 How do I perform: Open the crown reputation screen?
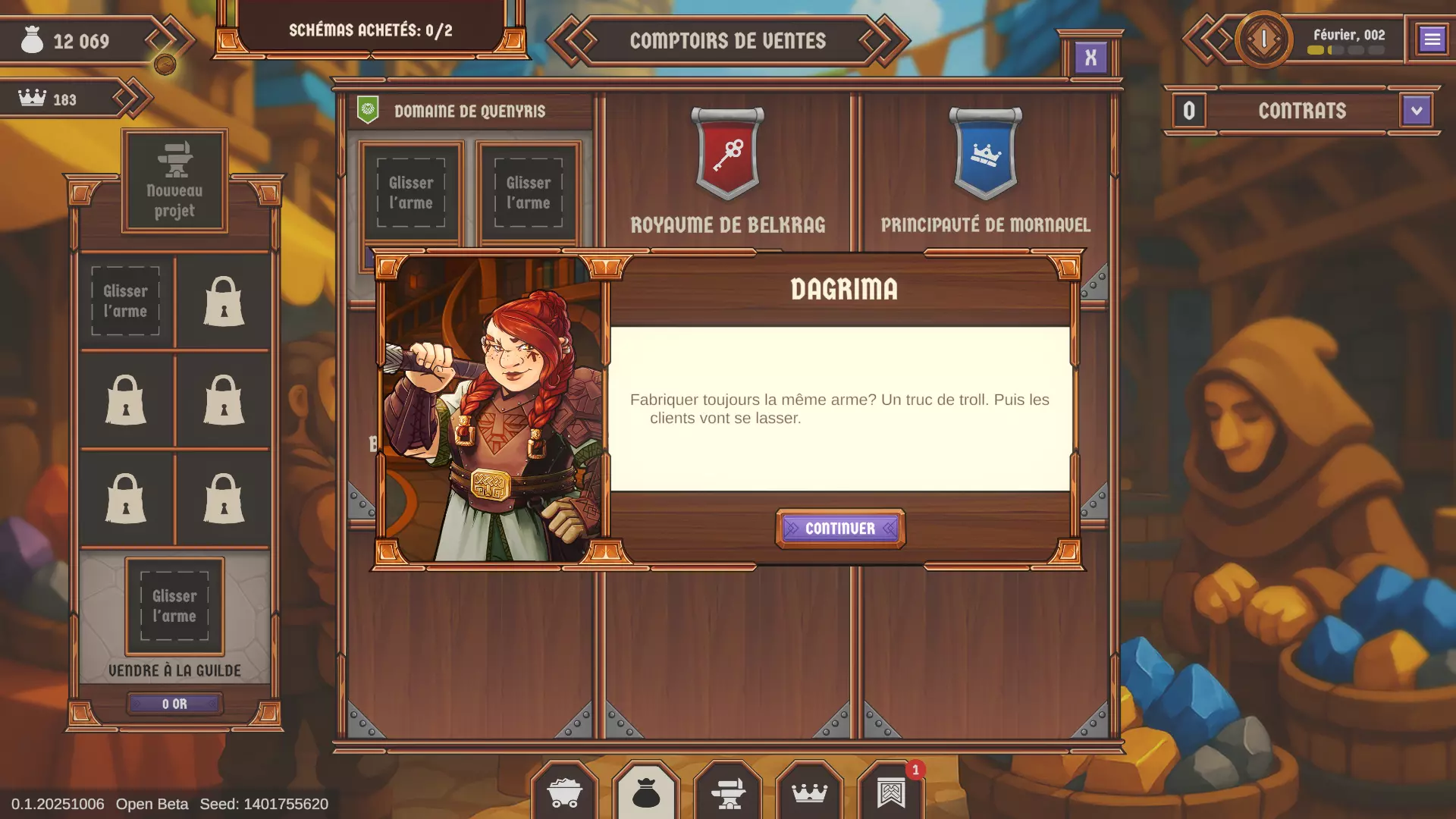pos(810,794)
